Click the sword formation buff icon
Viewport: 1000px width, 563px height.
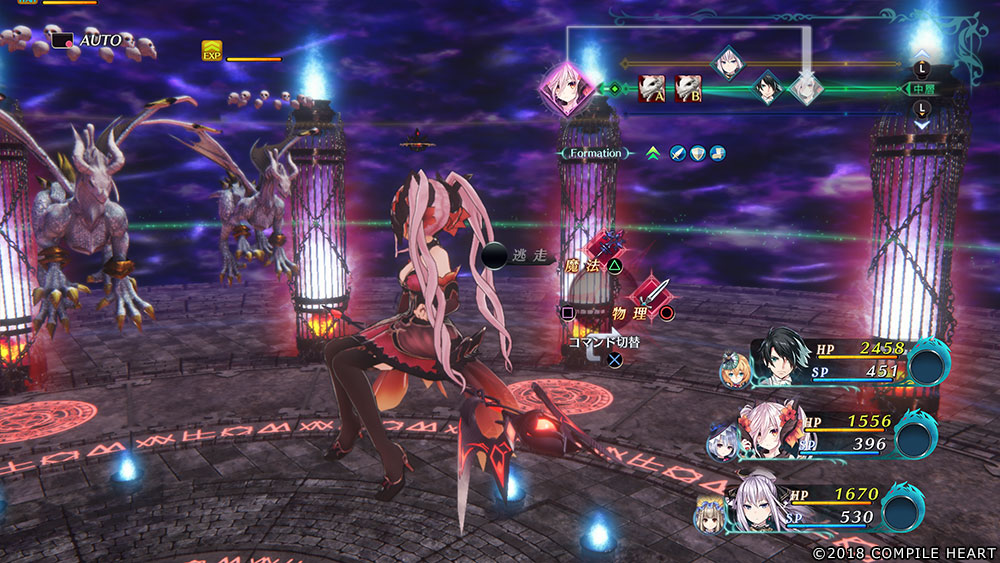coord(678,153)
